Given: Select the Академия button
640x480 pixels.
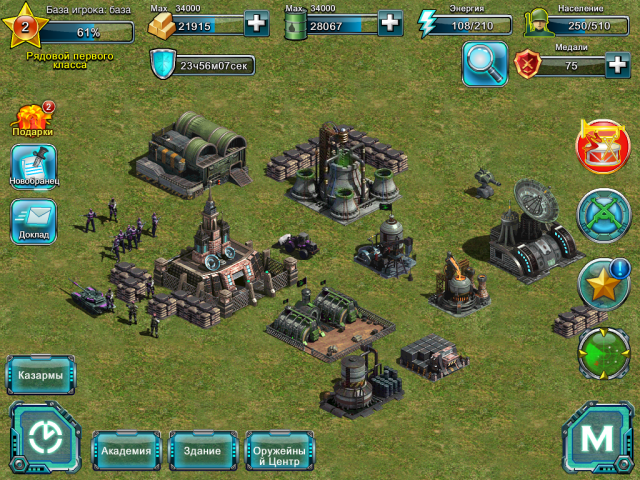Looking at the screenshot, I should click(x=126, y=450).
